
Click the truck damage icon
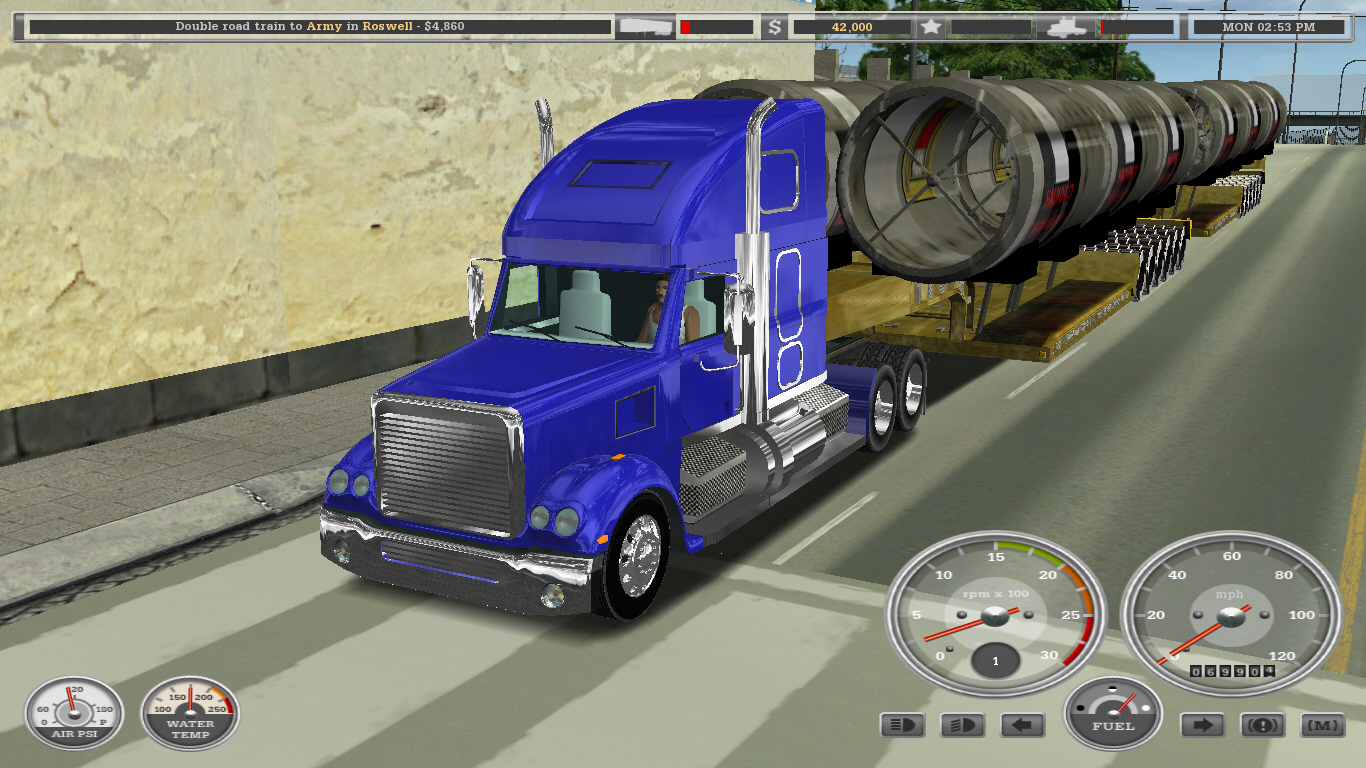[x=1066, y=27]
